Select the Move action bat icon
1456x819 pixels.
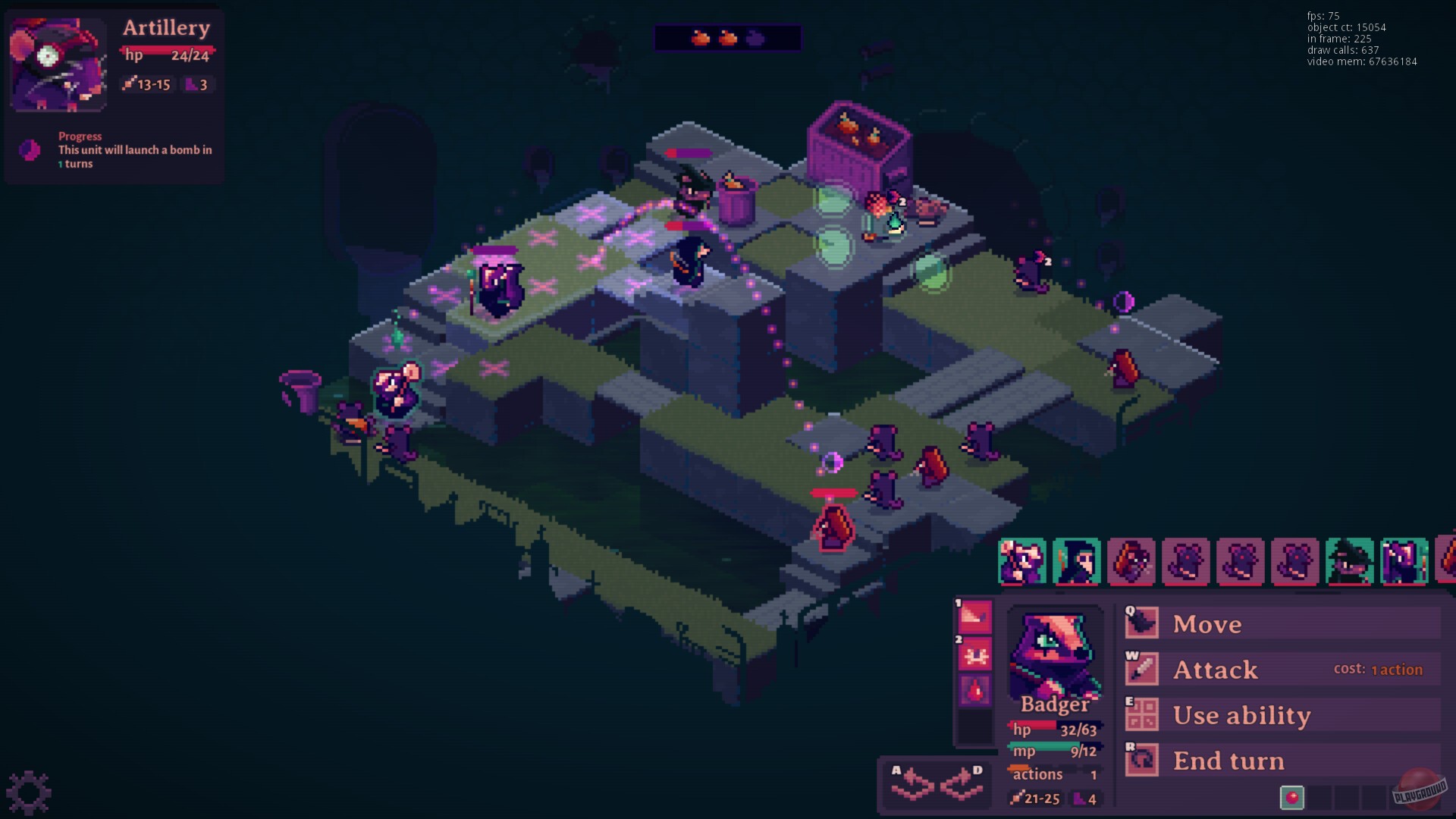(1141, 623)
